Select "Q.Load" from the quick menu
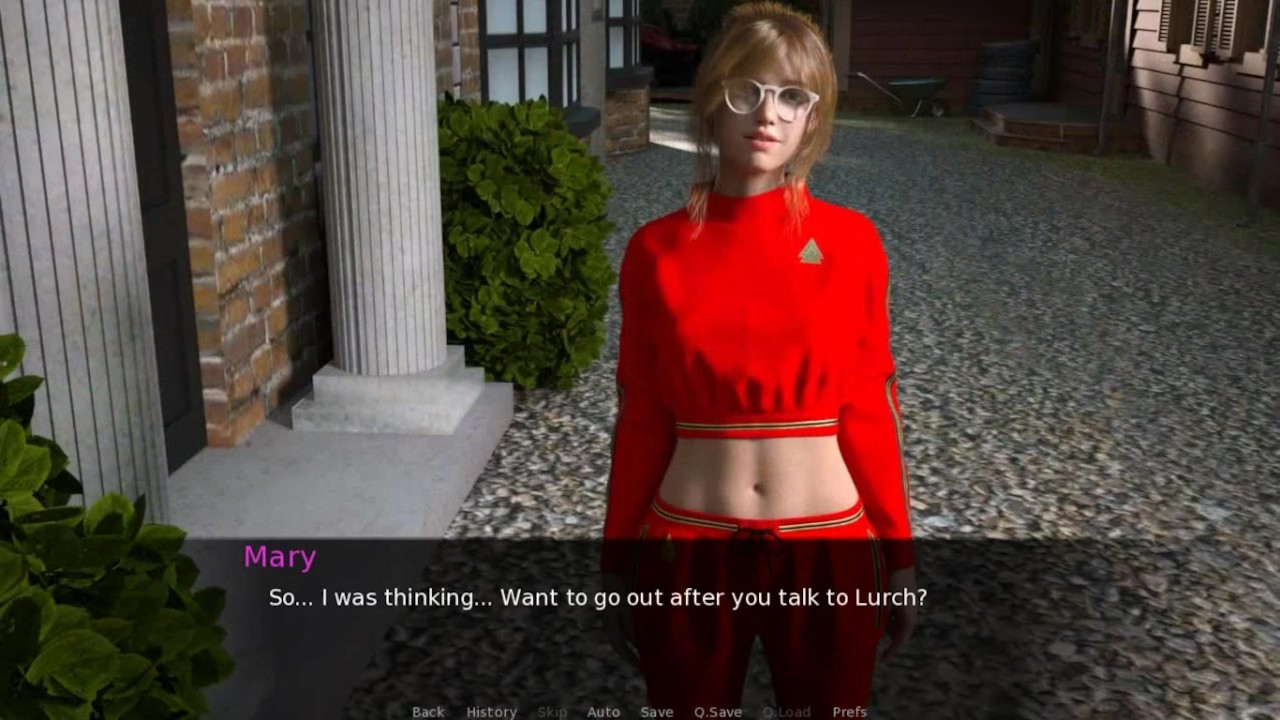 point(786,711)
